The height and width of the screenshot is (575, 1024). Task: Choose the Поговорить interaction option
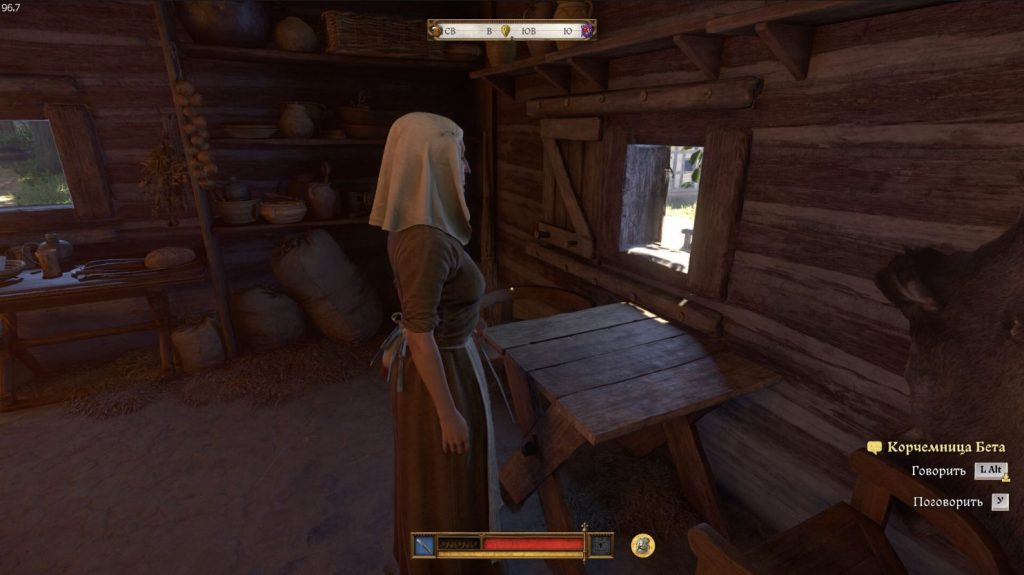coord(947,501)
